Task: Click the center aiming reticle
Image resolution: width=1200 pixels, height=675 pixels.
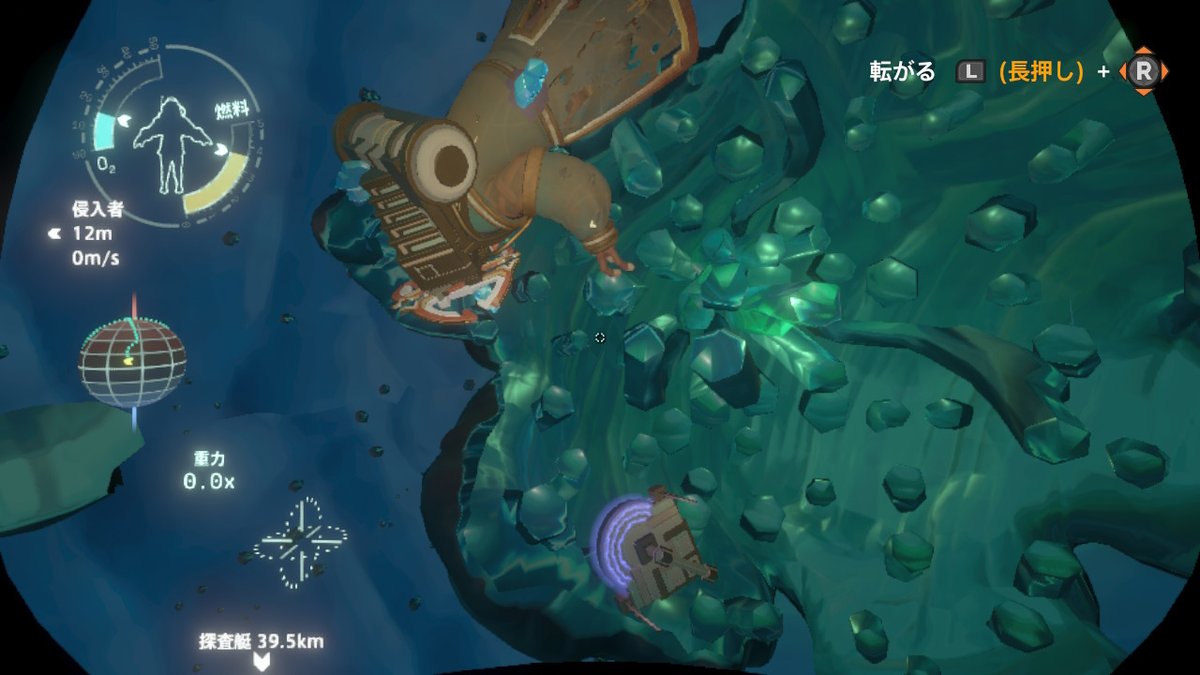Action: click(x=600, y=338)
